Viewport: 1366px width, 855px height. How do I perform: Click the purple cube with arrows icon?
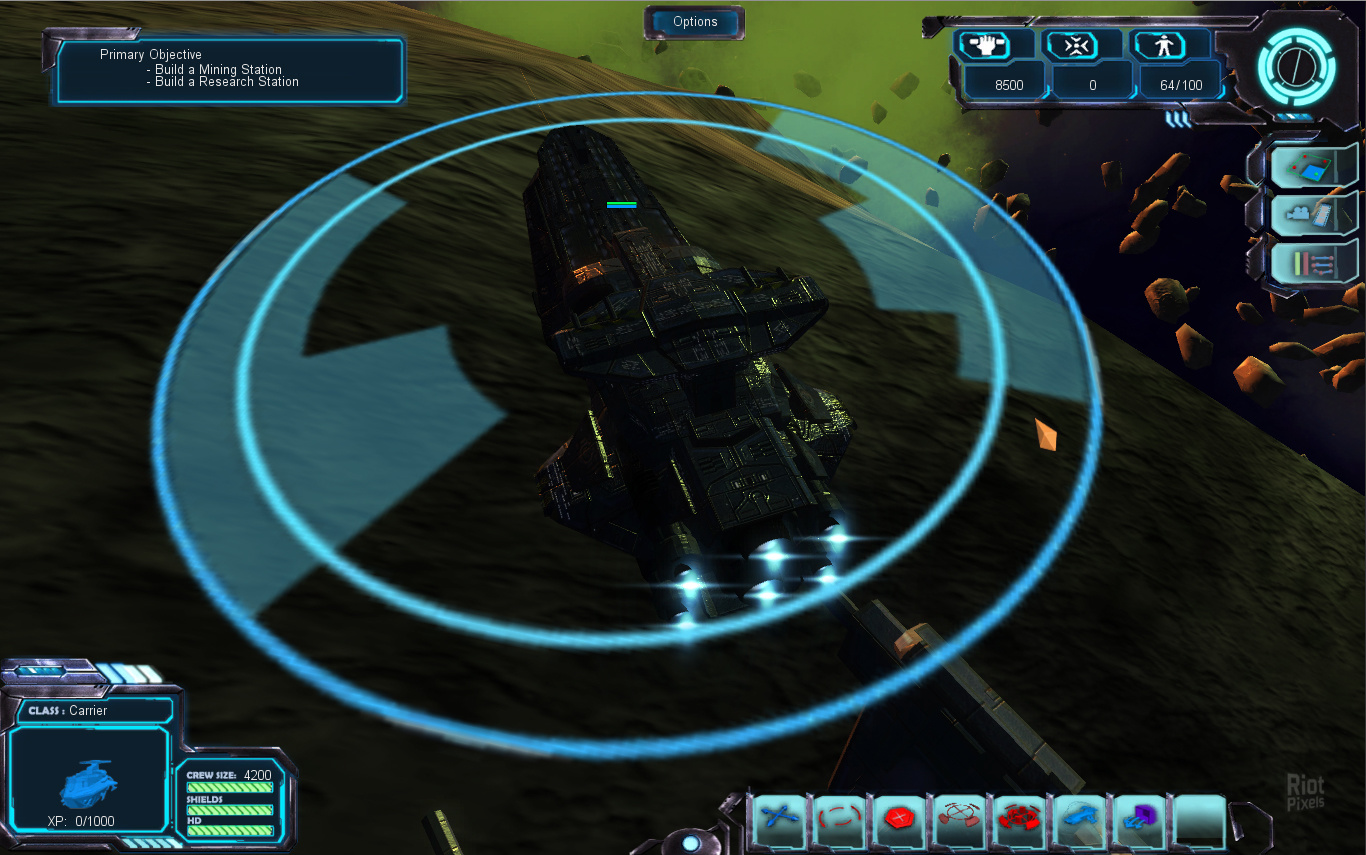[x=1138, y=819]
